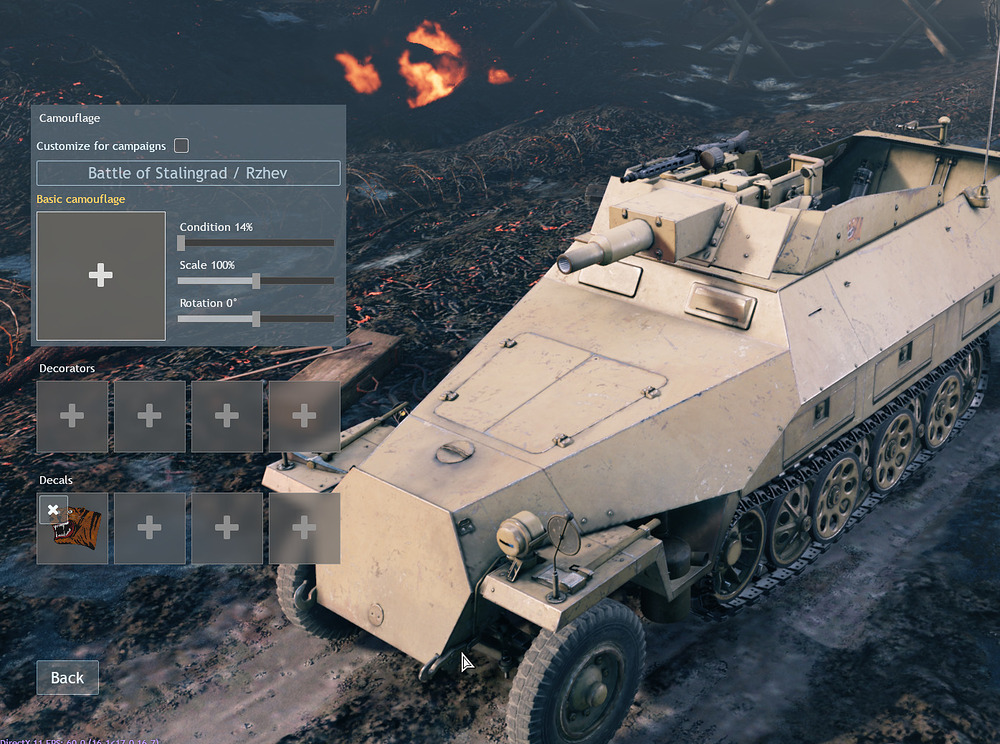
Task: Go Back to the previous screen
Action: pyautogui.click(x=67, y=678)
